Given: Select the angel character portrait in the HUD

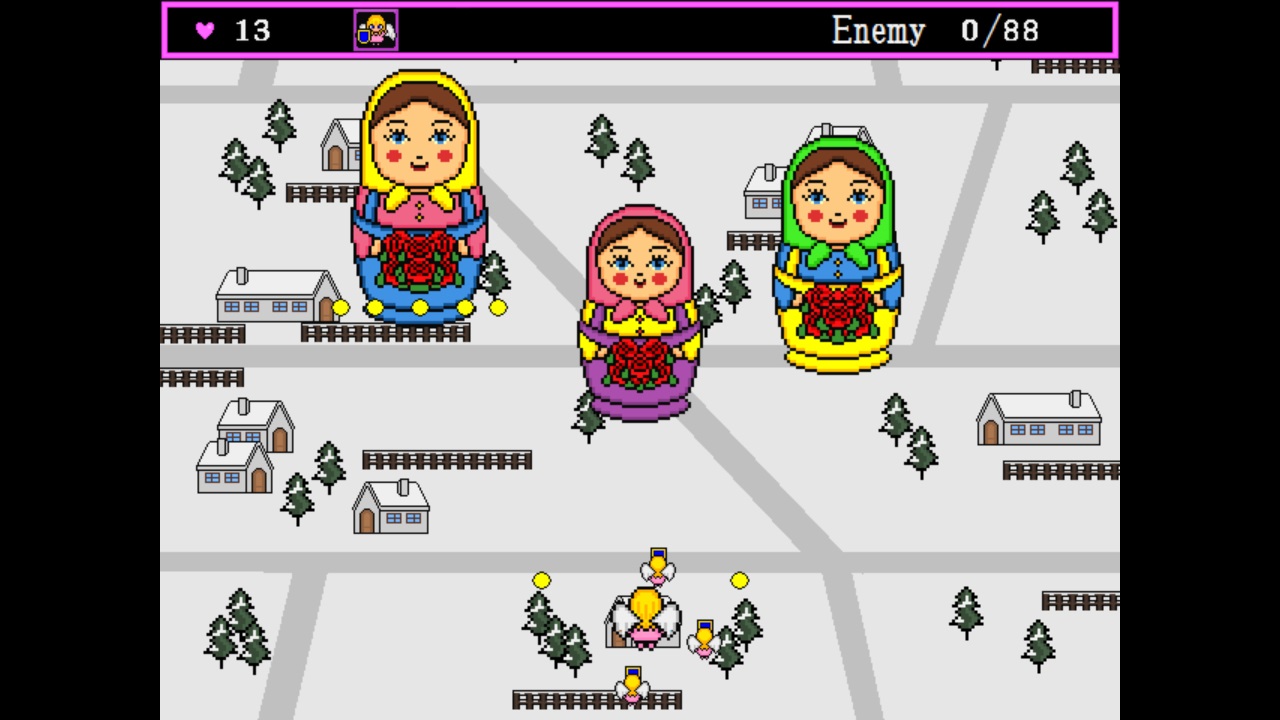Looking at the screenshot, I should click(x=374, y=30).
